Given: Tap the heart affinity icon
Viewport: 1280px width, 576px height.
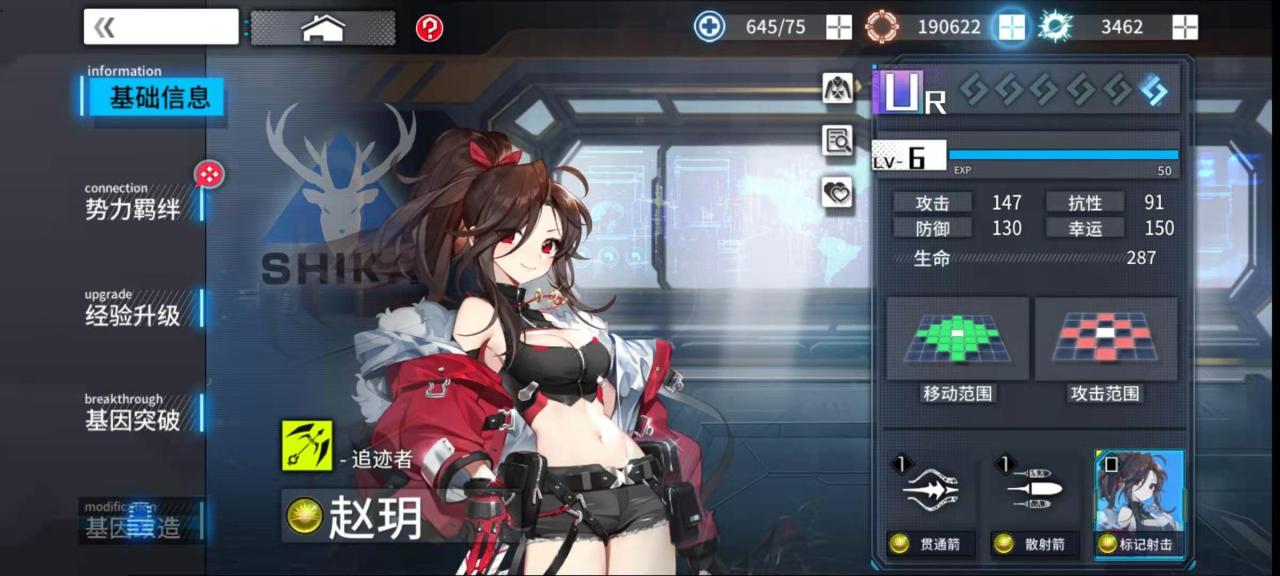Looking at the screenshot, I should point(837,192).
